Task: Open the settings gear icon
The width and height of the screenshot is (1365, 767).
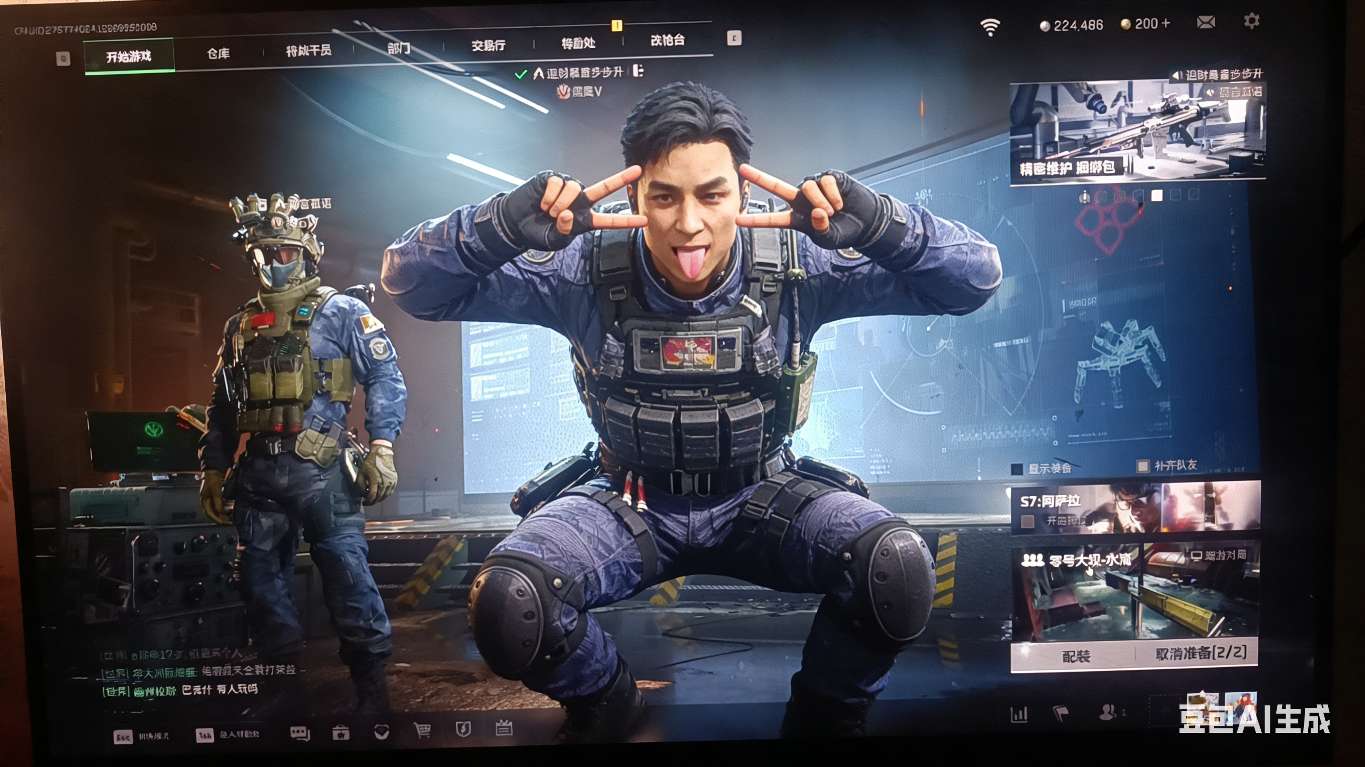Action: click(1251, 20)
